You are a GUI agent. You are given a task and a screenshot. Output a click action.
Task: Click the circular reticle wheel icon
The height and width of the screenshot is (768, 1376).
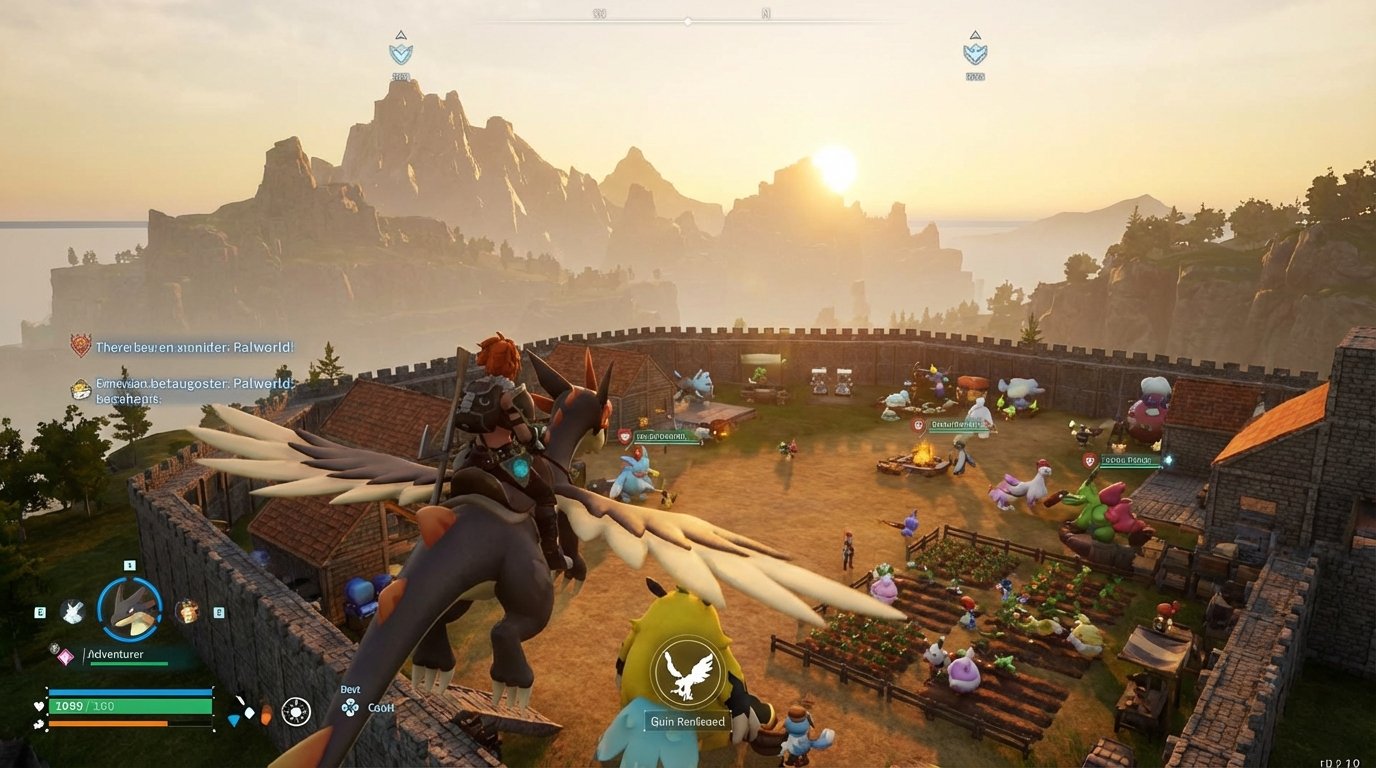[296, 711]
